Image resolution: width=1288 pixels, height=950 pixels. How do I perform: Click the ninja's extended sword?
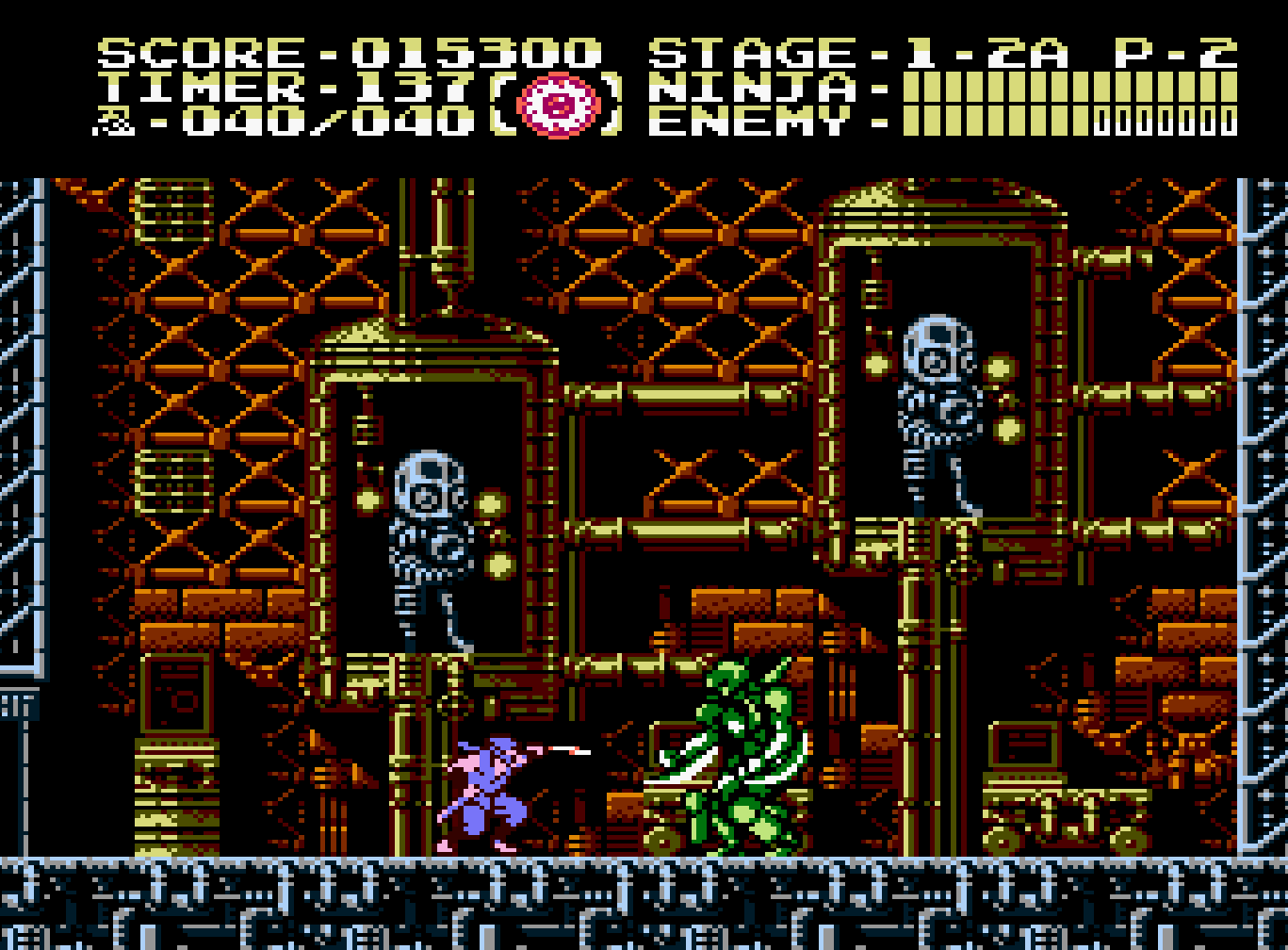point(570,751)
